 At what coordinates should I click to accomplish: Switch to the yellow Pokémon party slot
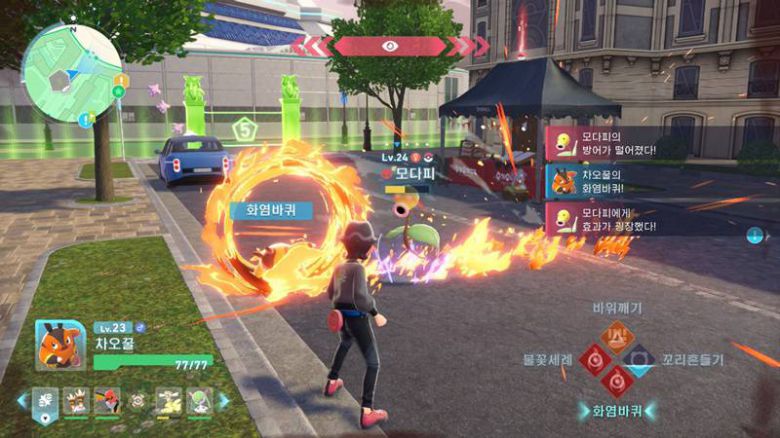[168, 402]
